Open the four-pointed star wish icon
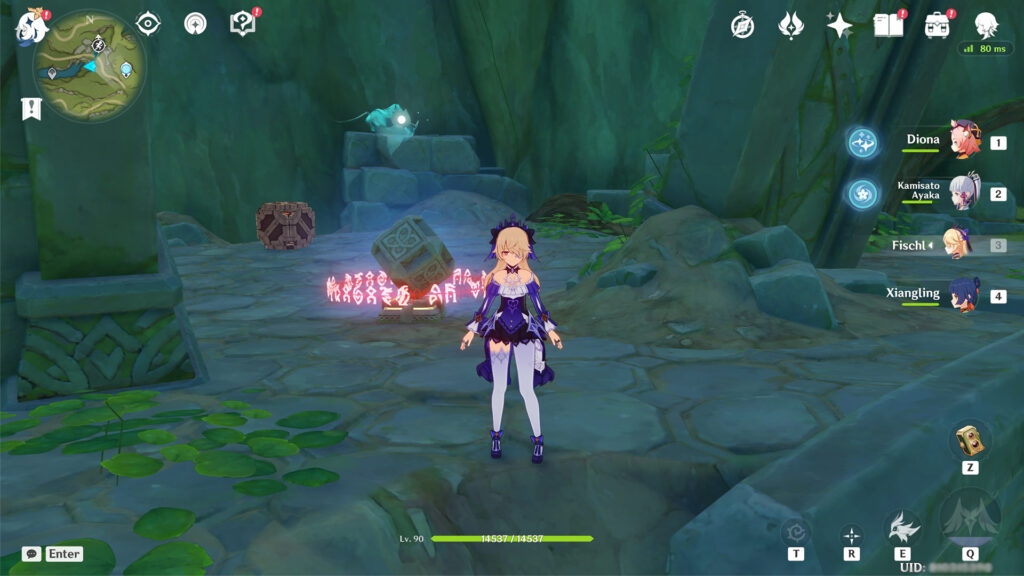Screen dimensions: 1024x576 coord(839,26)
